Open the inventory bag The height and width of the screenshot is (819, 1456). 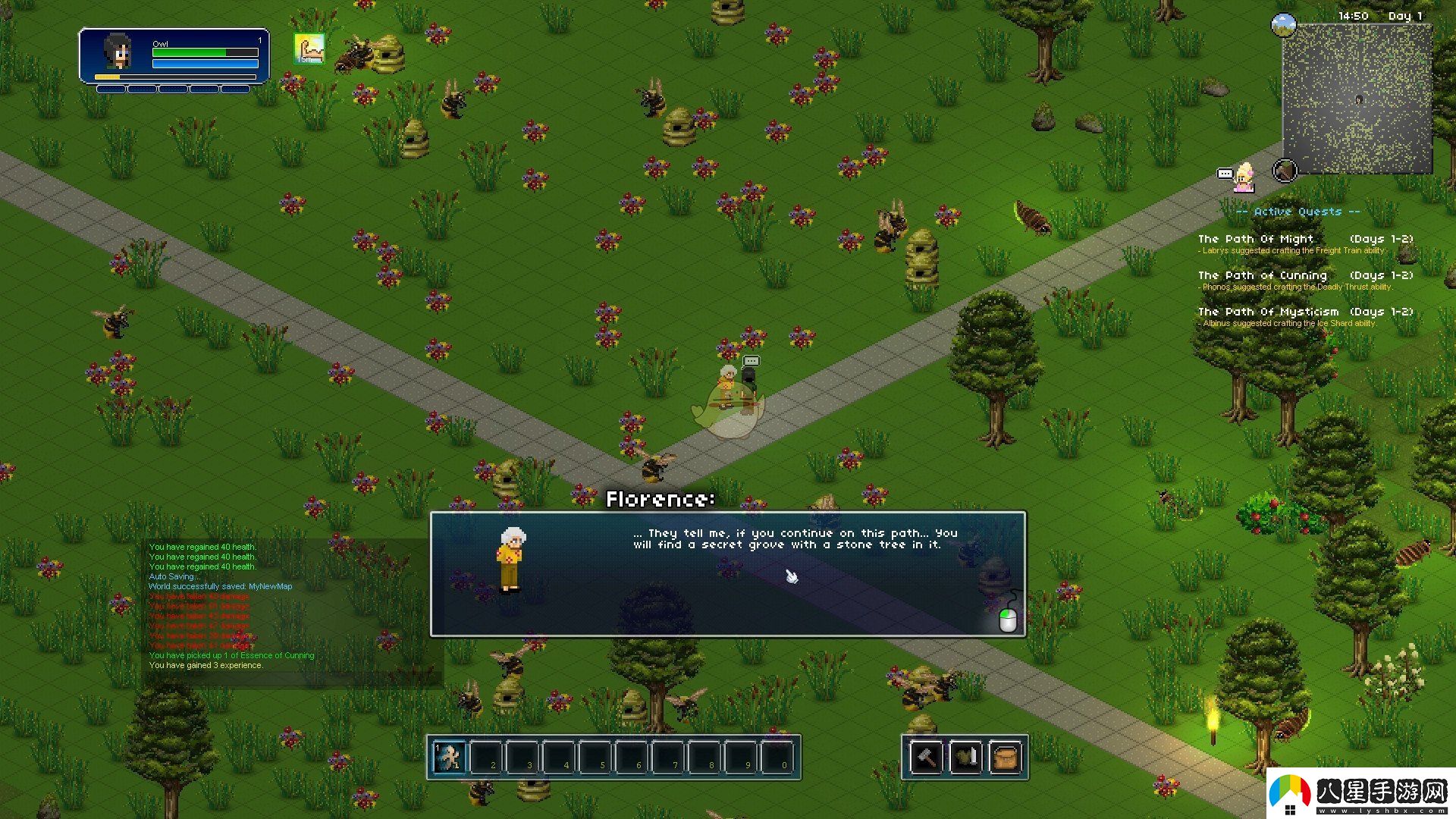click(x=1006, y=757)
